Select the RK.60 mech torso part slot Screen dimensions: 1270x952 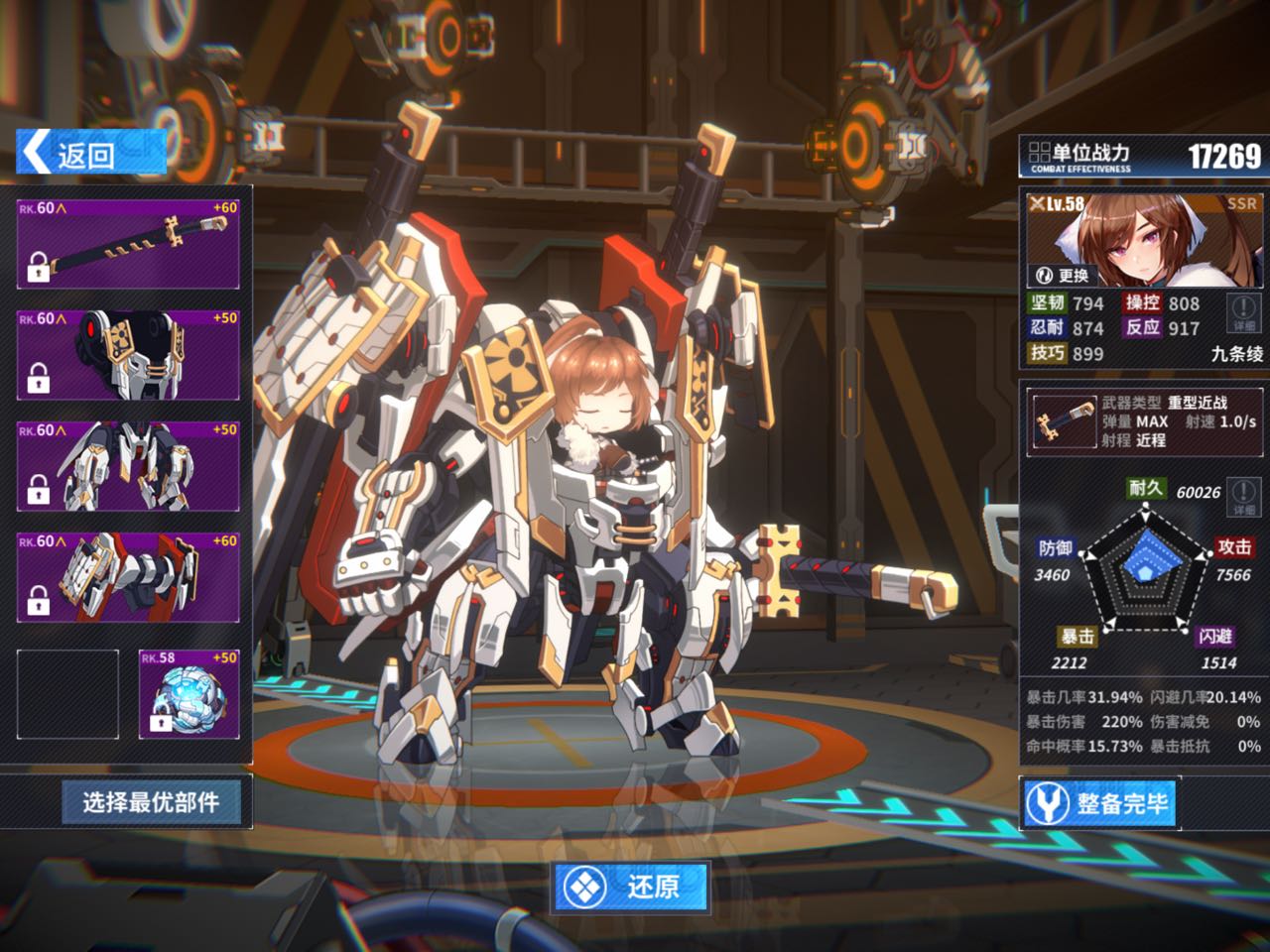point(128,355)
